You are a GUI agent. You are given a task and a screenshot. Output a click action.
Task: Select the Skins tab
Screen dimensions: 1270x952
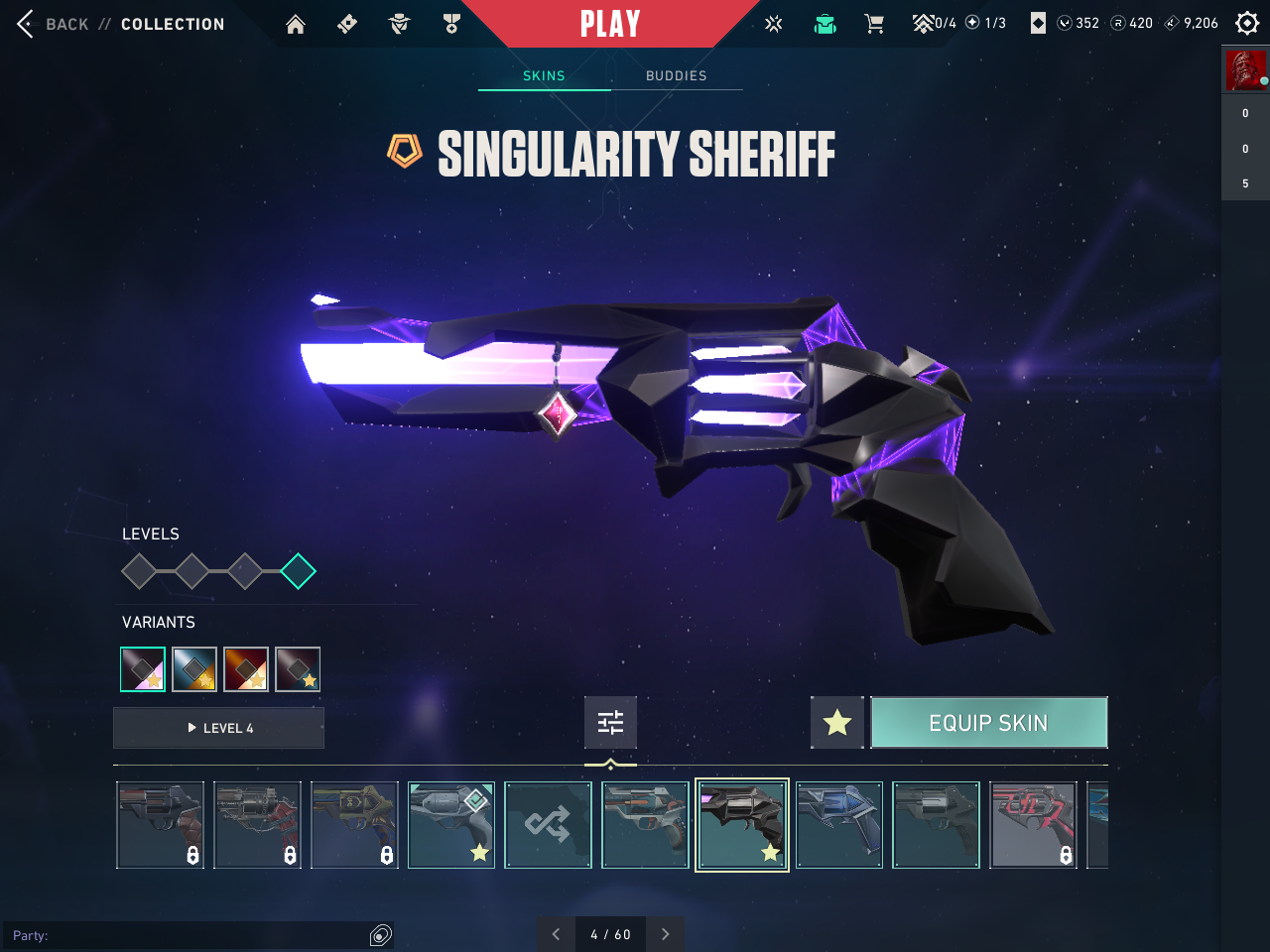coord(544,75)
